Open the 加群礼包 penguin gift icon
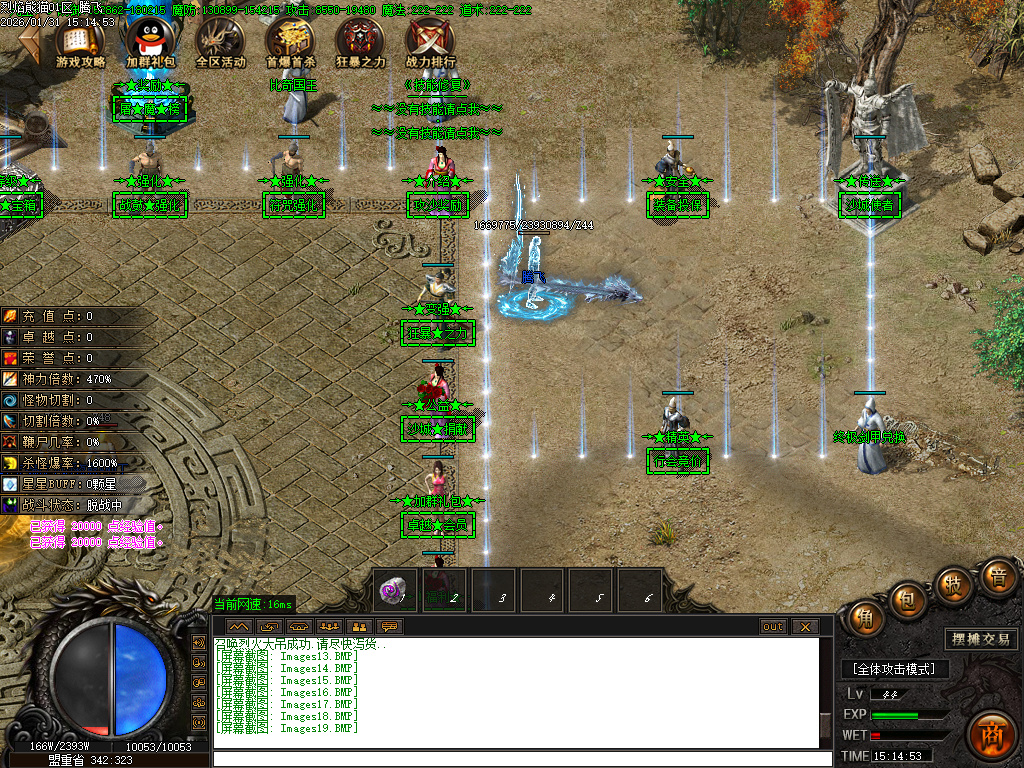 (x=150, y=42)
